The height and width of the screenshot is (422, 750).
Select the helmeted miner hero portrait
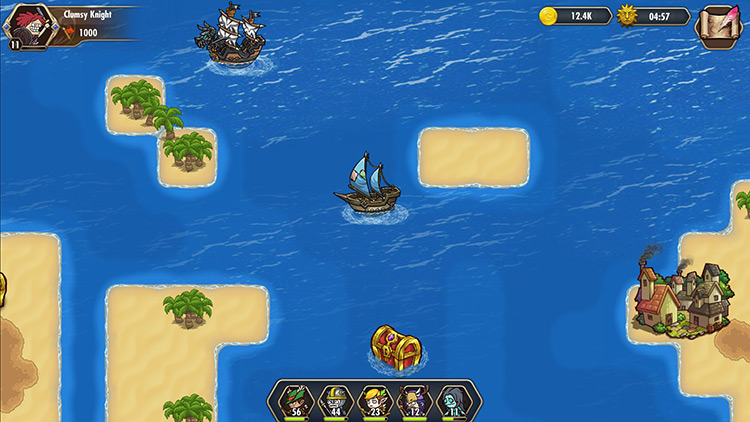(336, 400)
